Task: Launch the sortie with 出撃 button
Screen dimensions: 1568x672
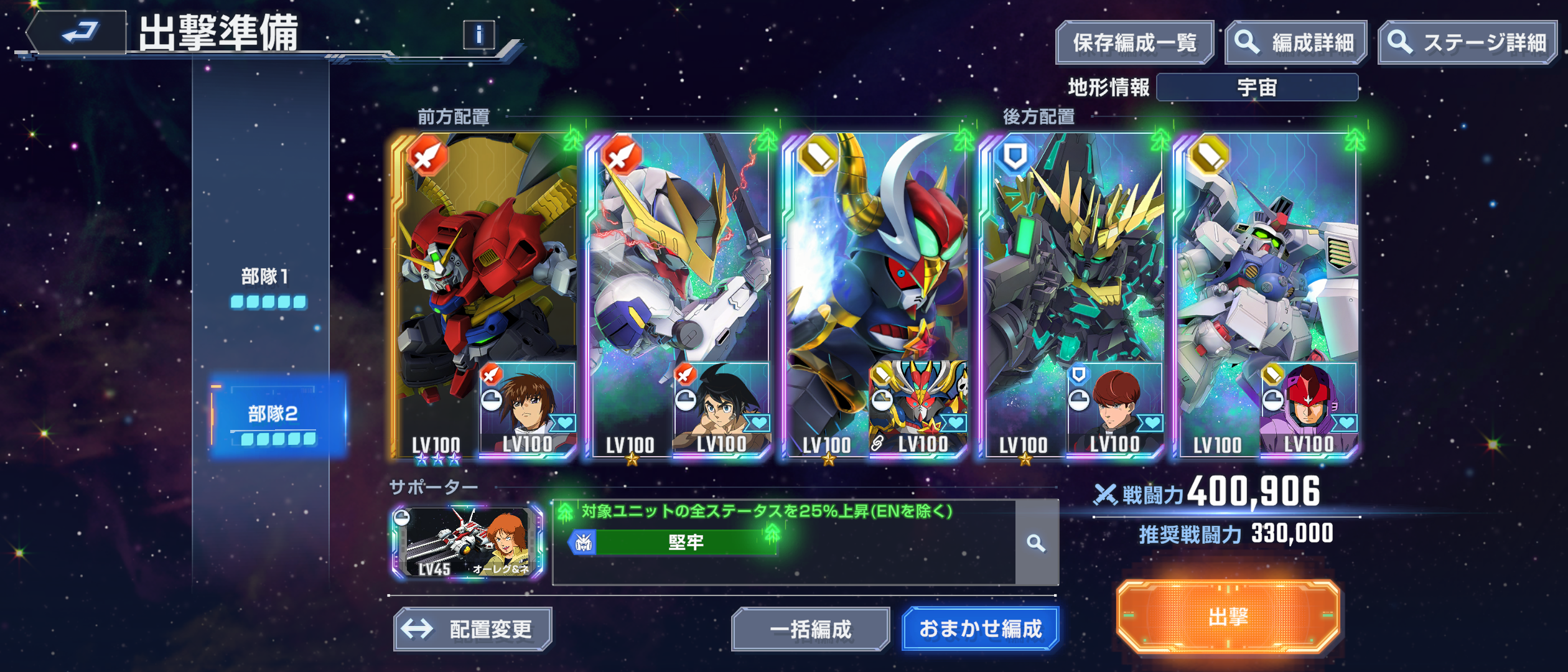Action: click(1228, 617)
